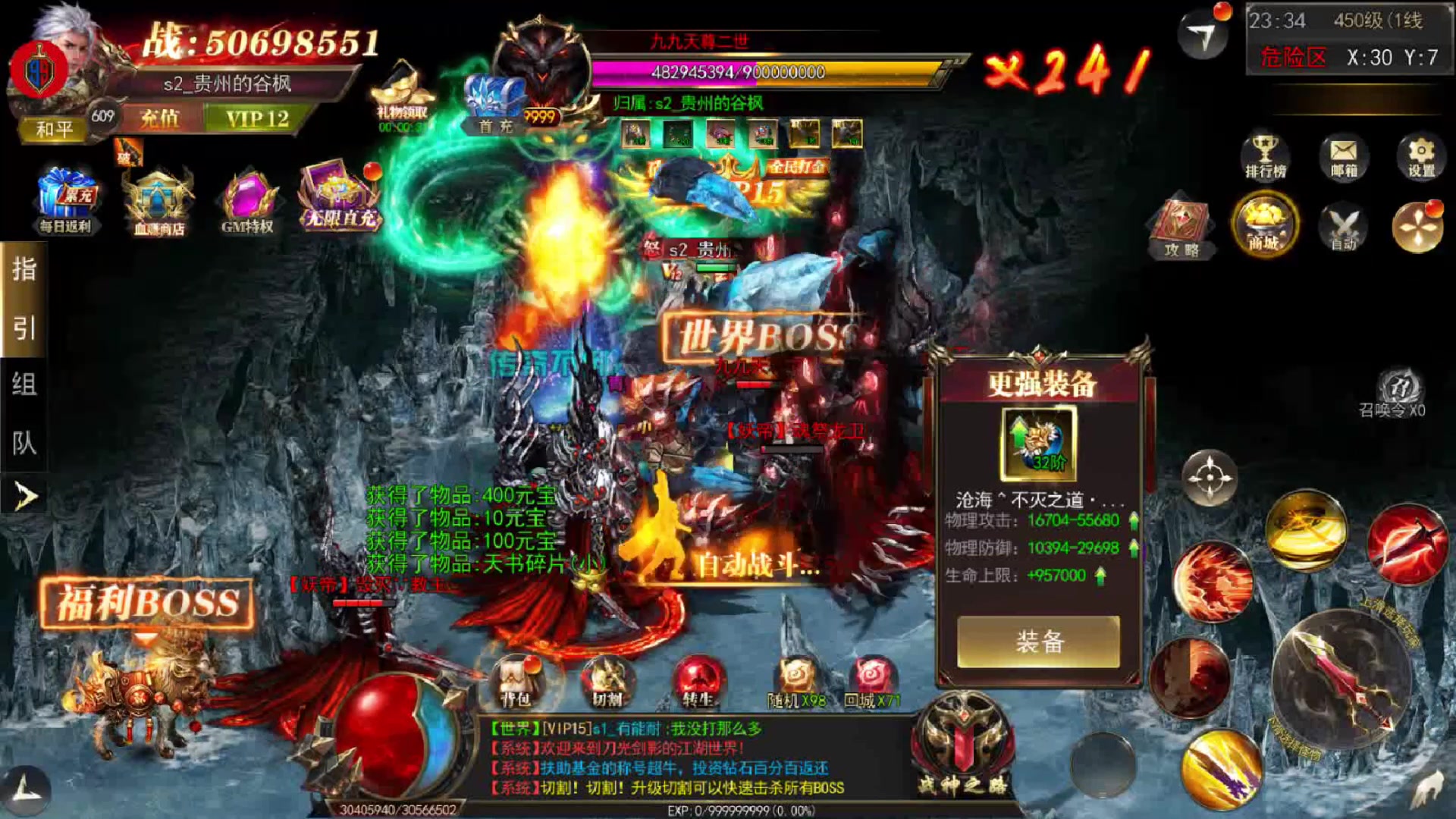Open the 每日返利 daily rebate gift
Viewport: 1456px width, 819px height.
coord(66,200)
